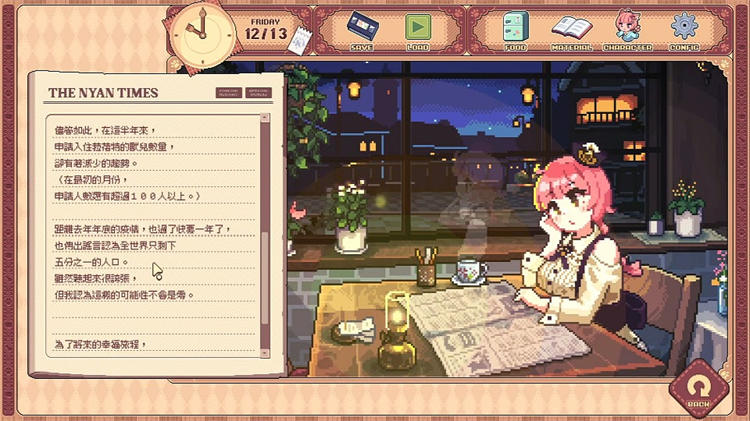Image resolution: width=750 pixels, height=421 pixels.
Task: Open the Material book menu
Action: 572,28
